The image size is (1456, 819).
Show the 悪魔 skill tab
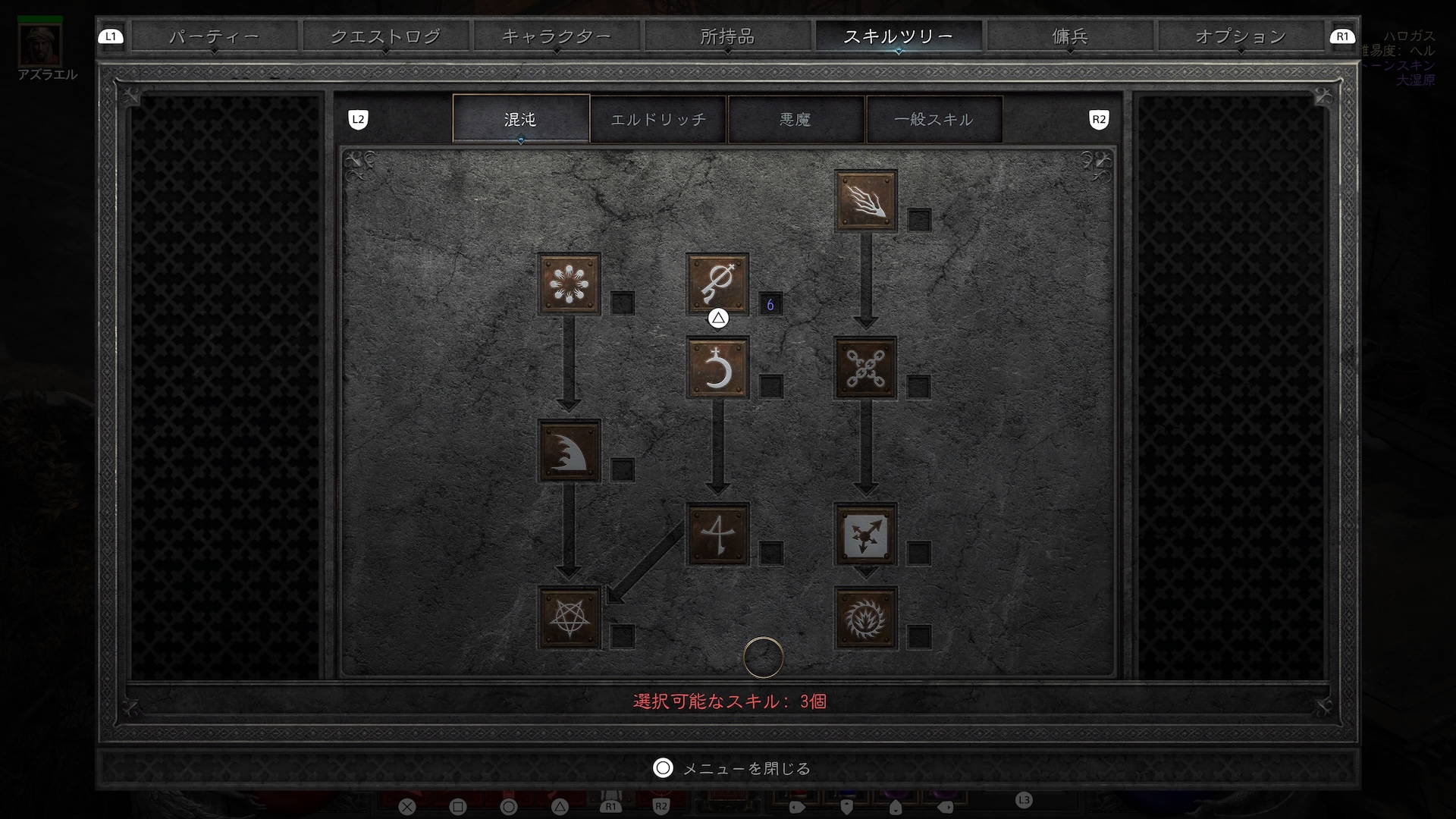click(795, 119)
